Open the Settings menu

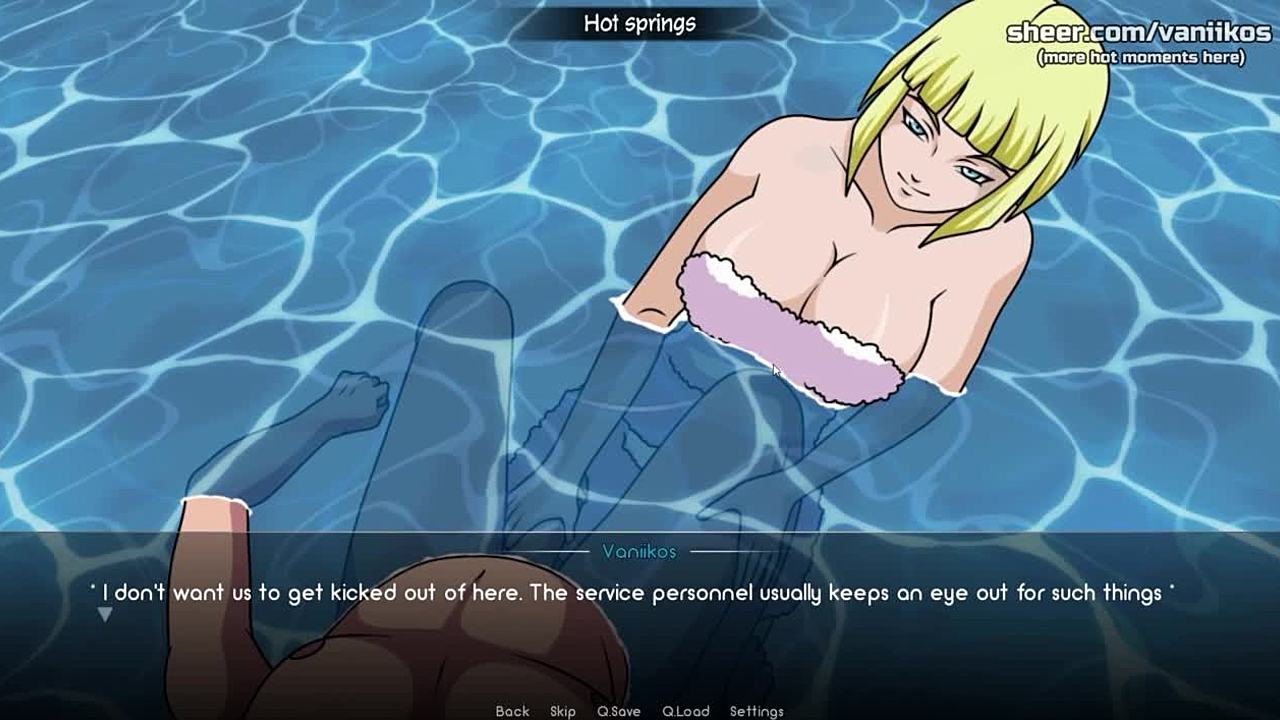click(x=757, y=711)
